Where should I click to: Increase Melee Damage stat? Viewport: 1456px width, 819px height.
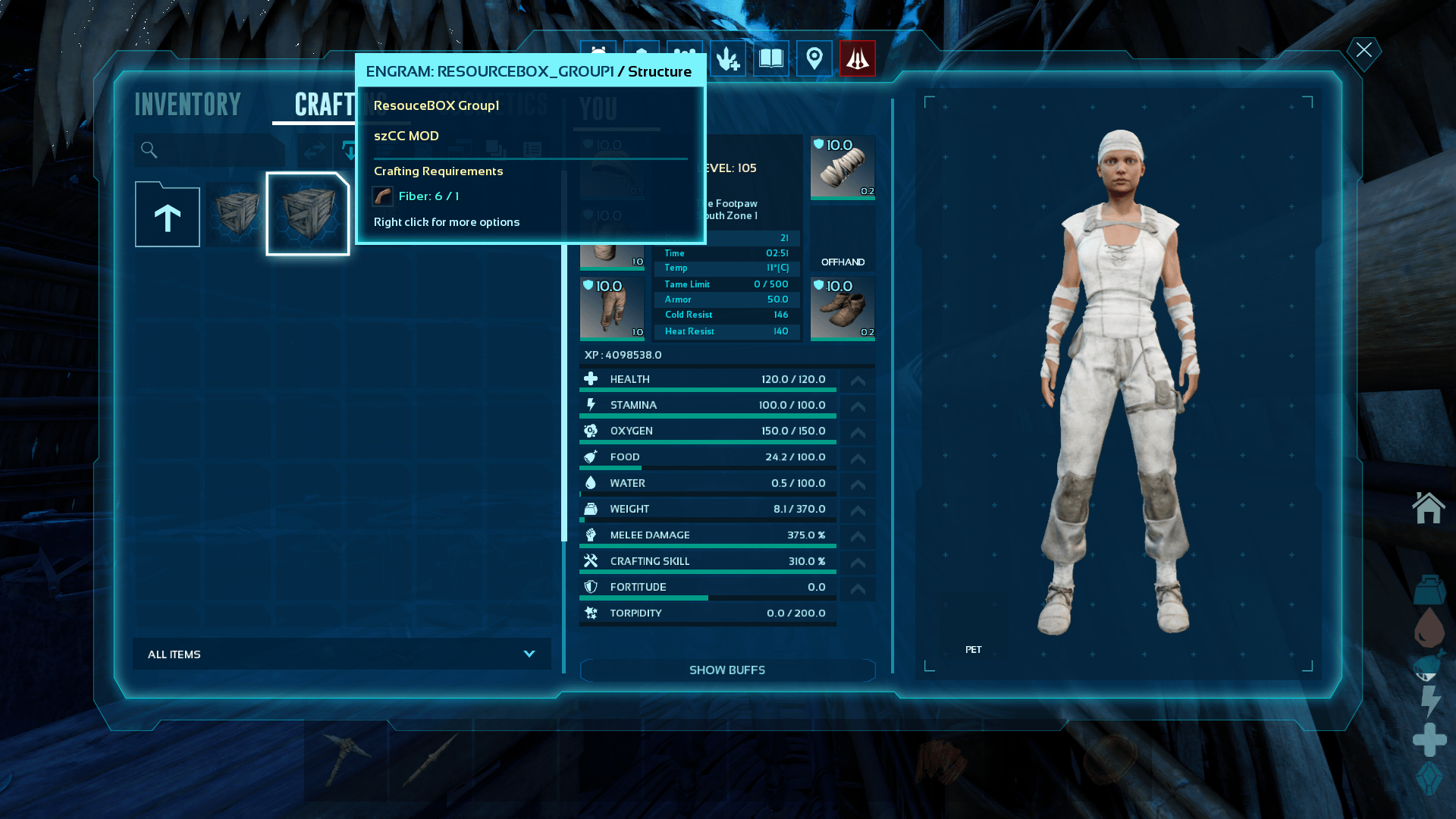coord(858,536)
